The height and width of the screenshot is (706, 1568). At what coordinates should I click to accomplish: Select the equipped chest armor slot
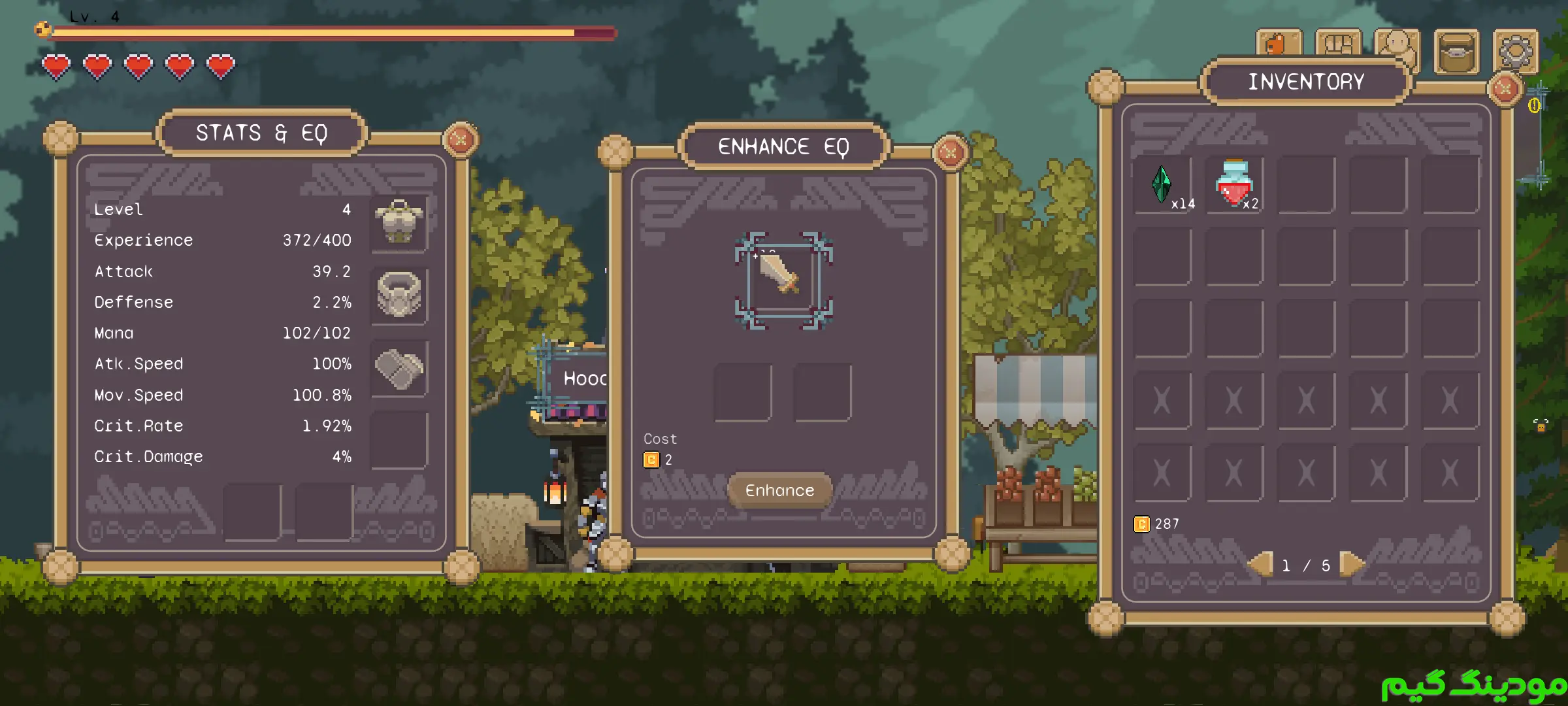coord(399,223)
